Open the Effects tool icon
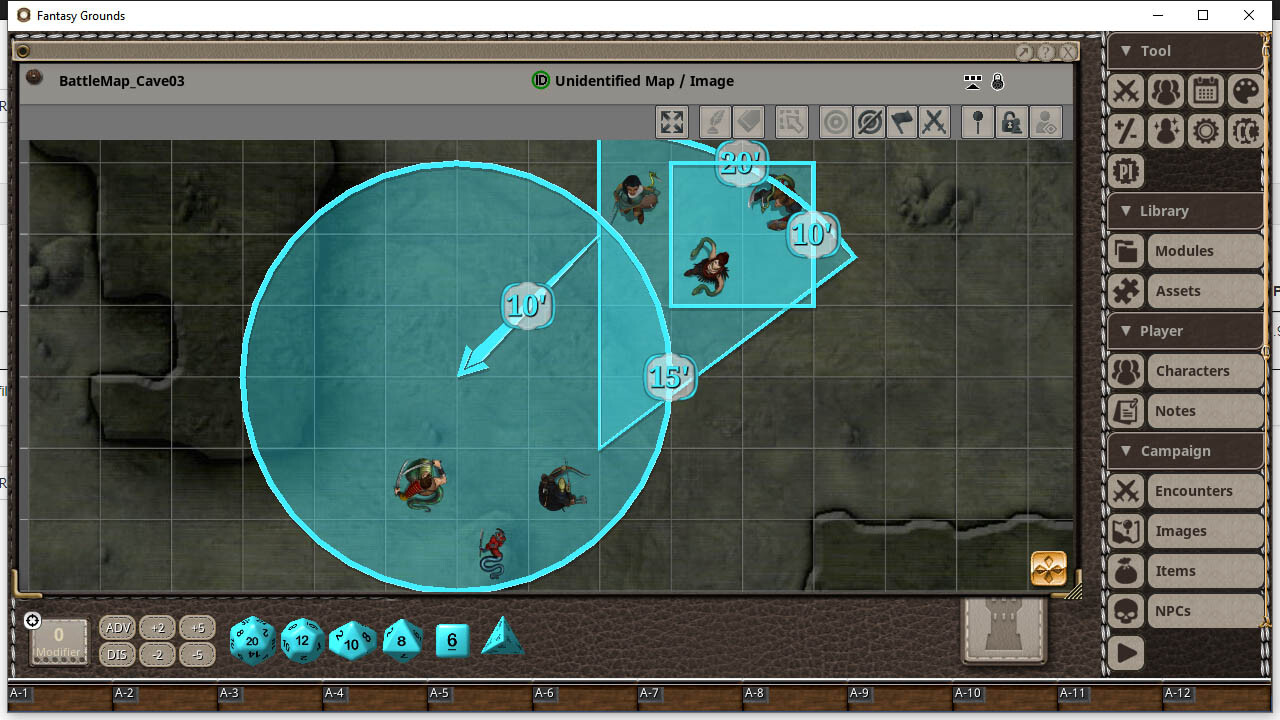Image resolution: width=1280 pixels, height=720 pixels. (1165, 131)
